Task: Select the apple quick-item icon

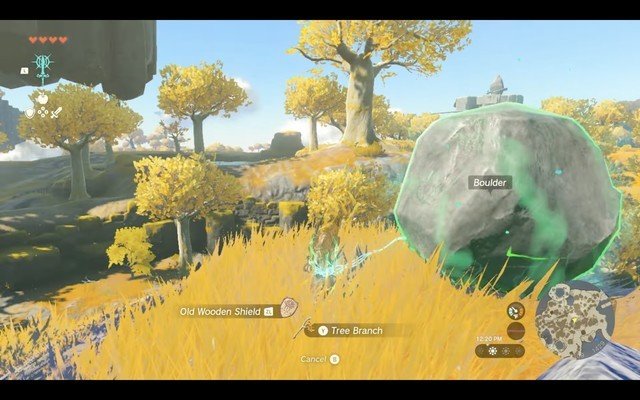Action: click(44, 100)
